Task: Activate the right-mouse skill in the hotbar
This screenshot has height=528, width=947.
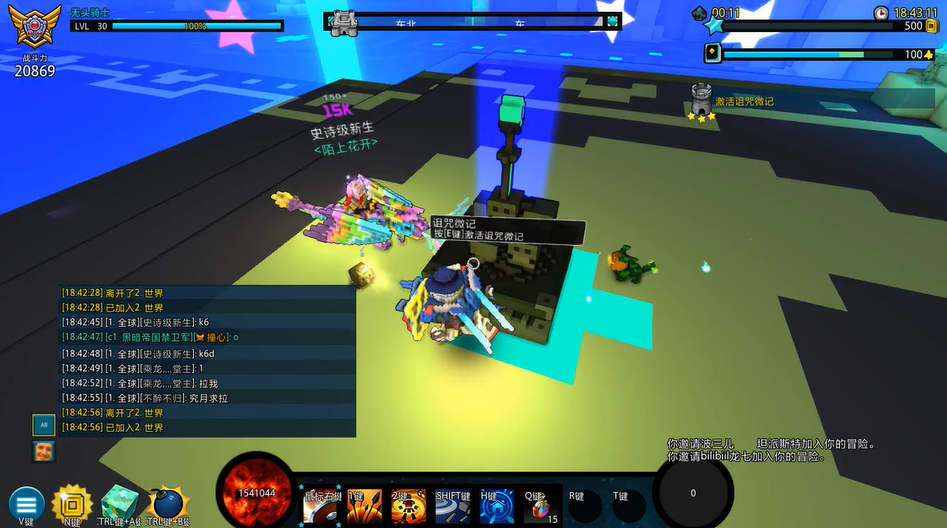Action: coord(320,506)
